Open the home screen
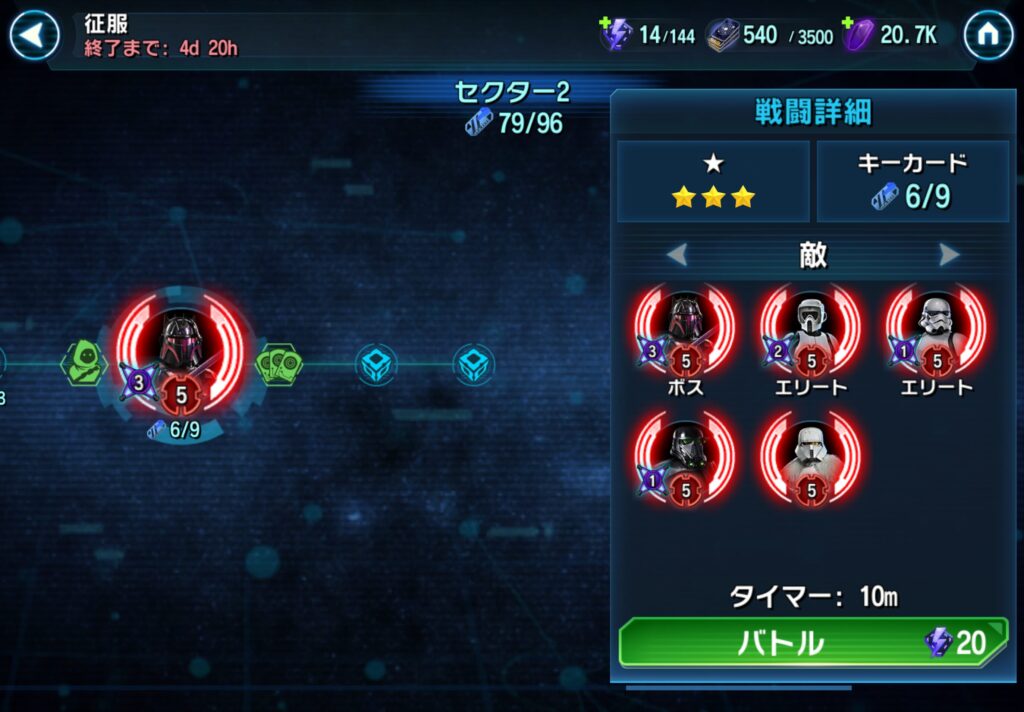1024x712 pixels. pos(988,36)
